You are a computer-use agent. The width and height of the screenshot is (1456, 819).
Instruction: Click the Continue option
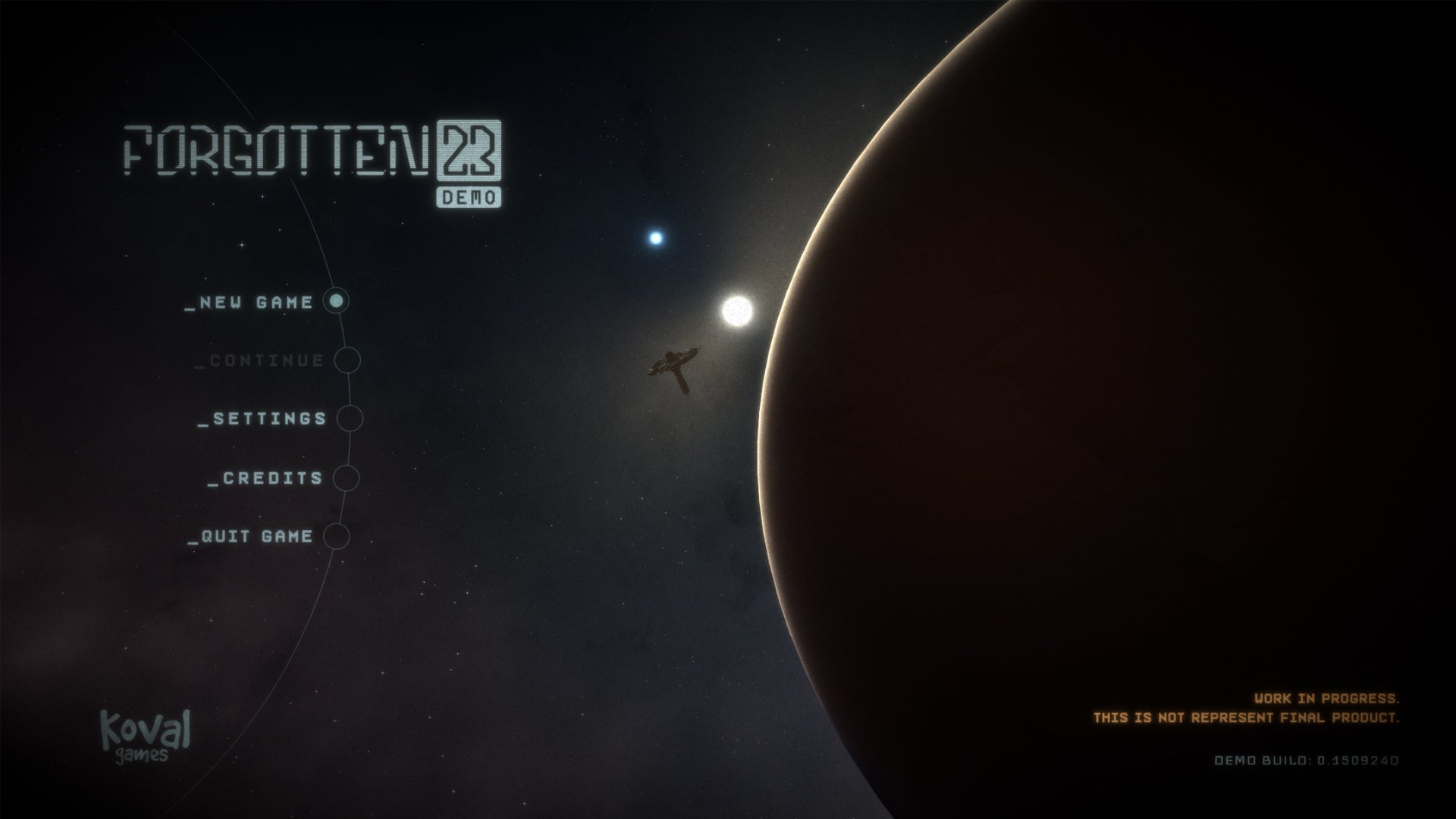click(258, 361)
